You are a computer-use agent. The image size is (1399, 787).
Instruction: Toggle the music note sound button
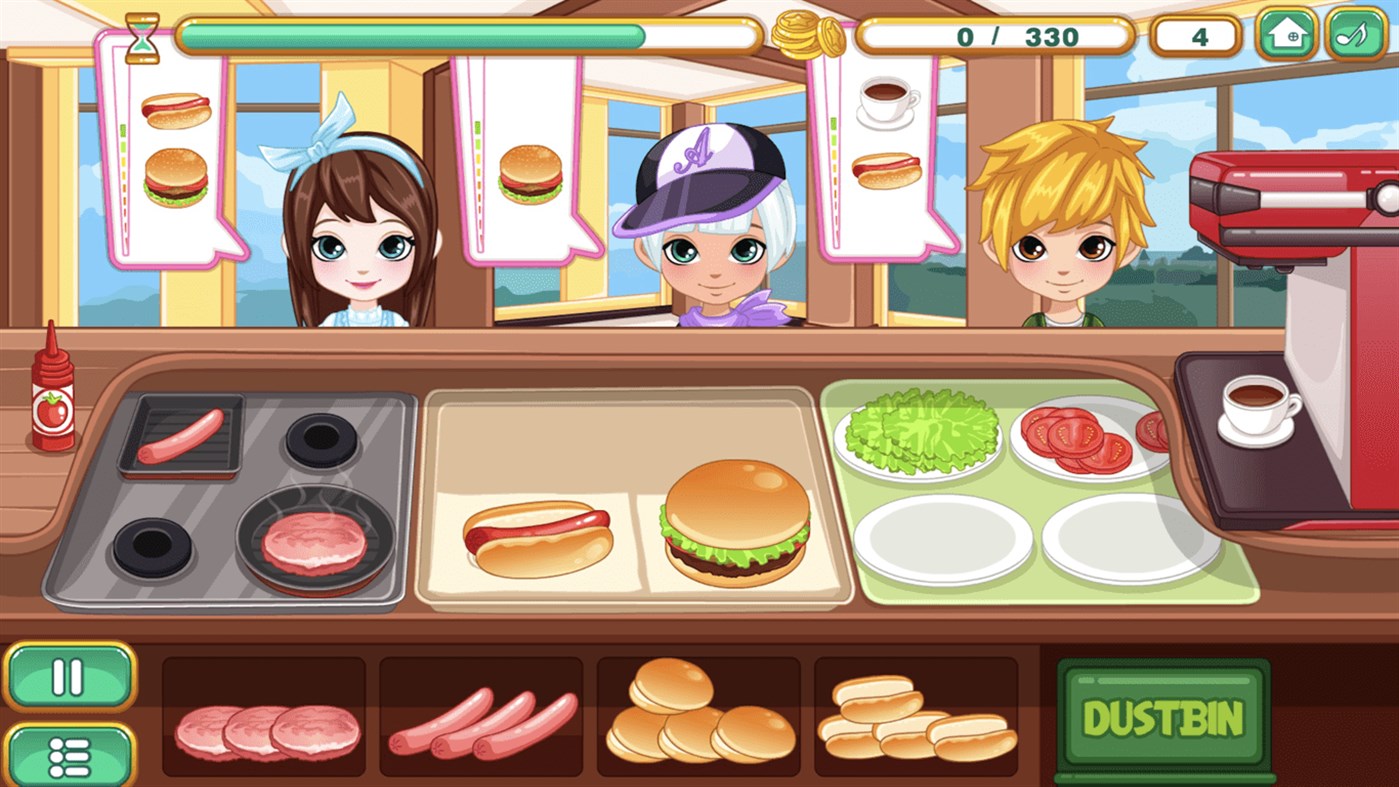coord(1355,36)
